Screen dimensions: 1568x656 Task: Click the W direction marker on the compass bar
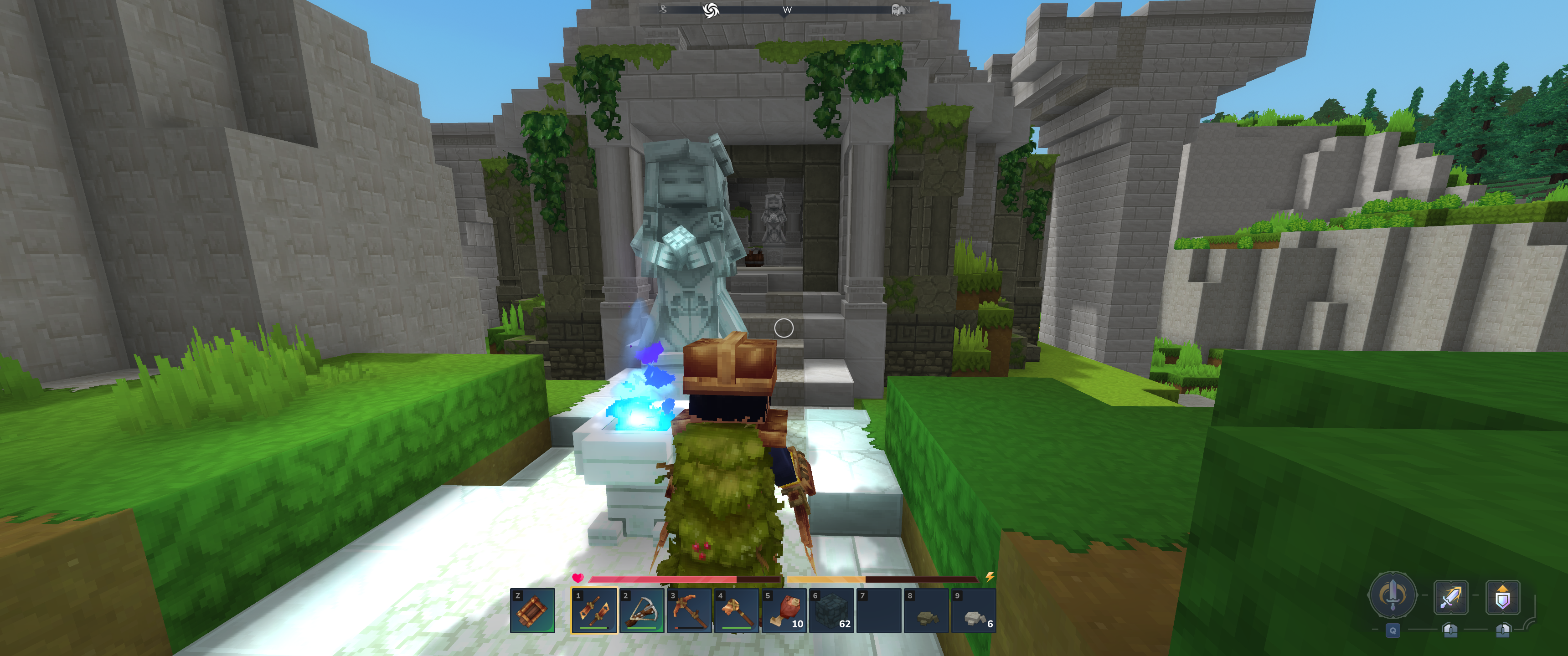coord(787,10)
